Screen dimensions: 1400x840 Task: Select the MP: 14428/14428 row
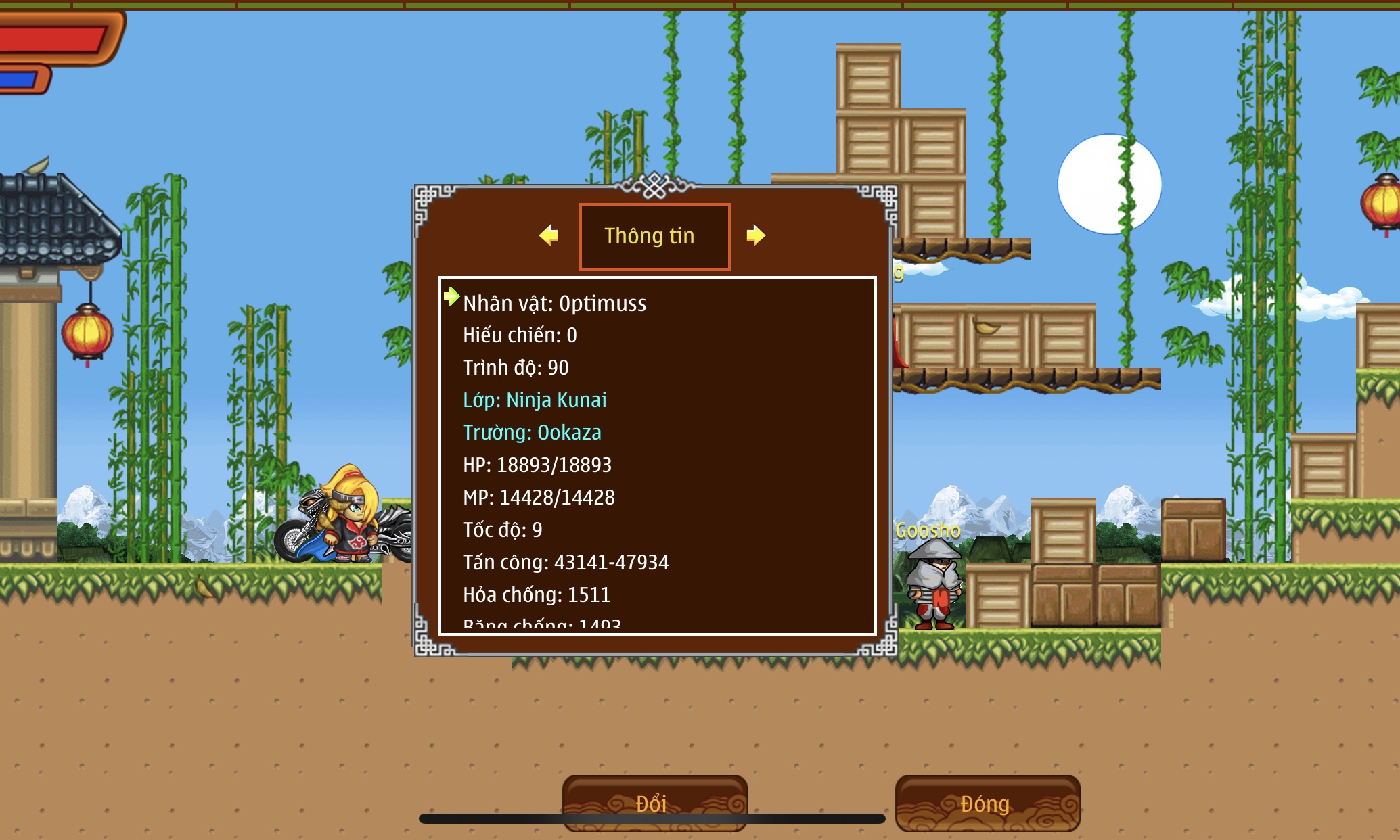click(x=539, y=497)
